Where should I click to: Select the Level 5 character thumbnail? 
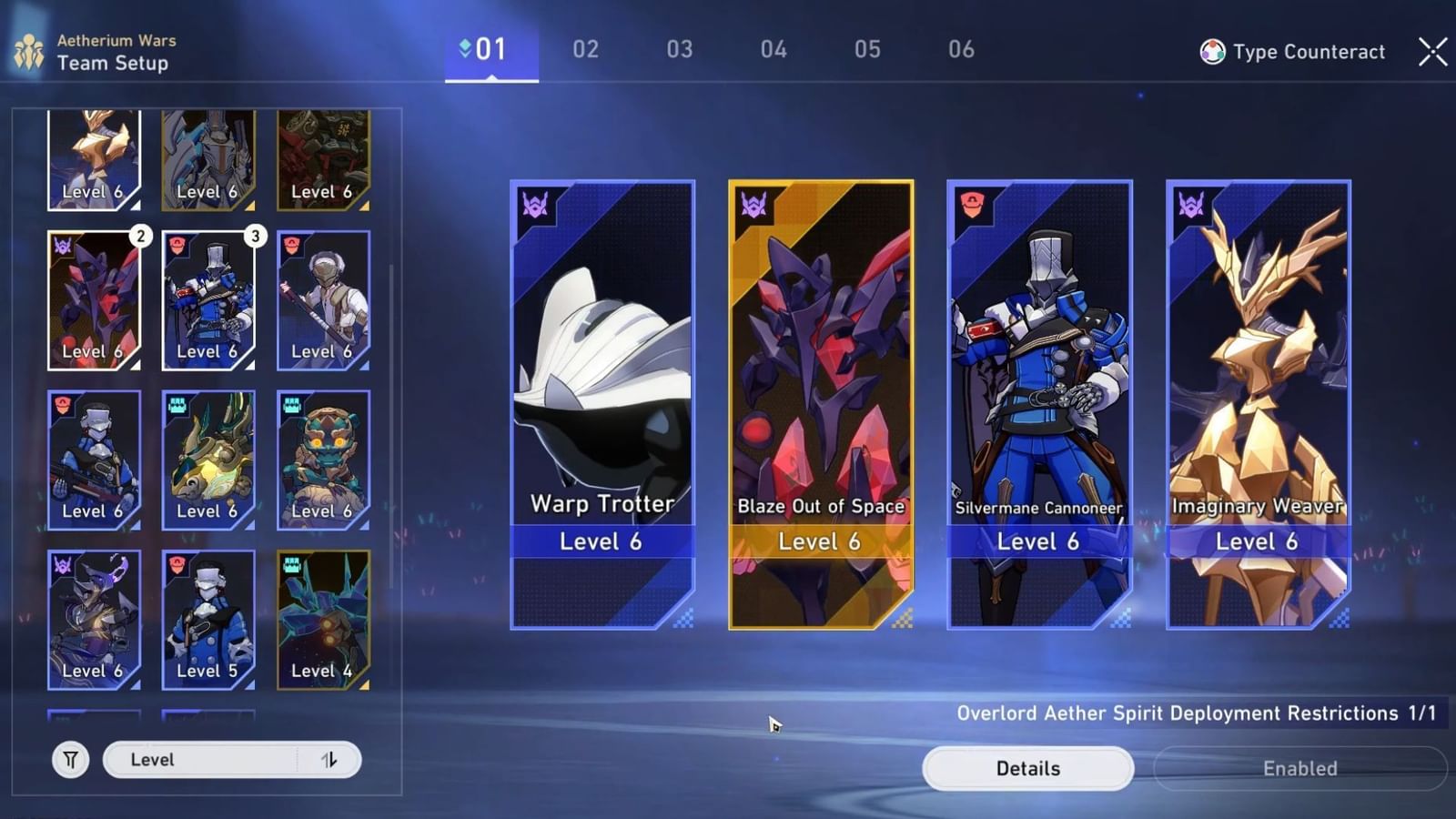[208, 619]
